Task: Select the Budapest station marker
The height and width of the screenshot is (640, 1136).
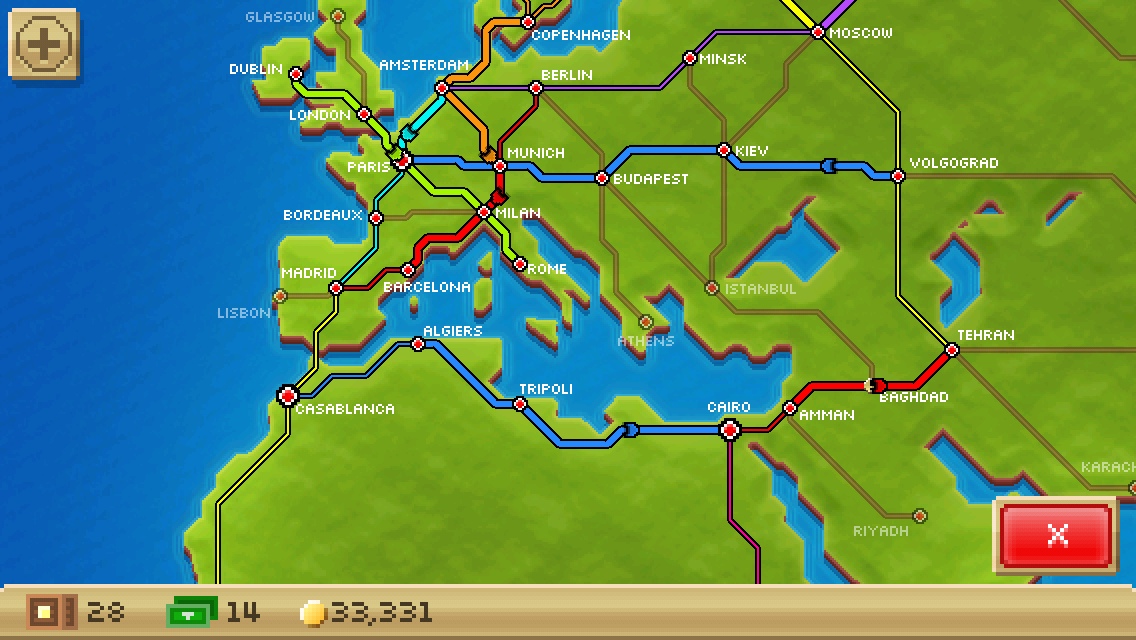Action: pos(602,178)
